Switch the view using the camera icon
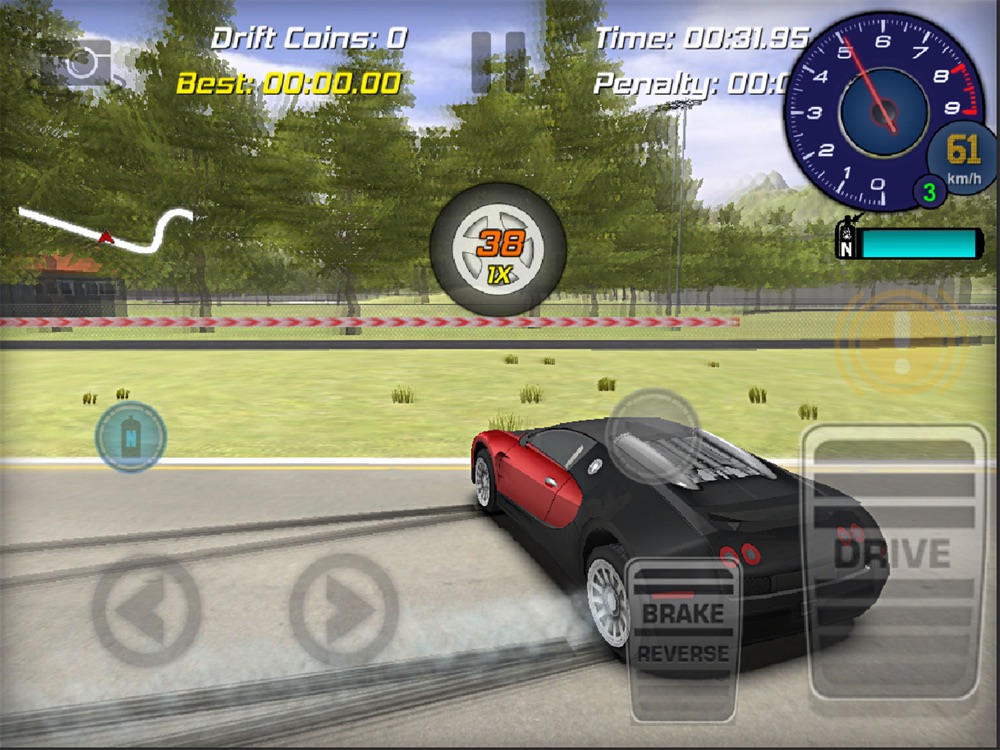 point(82,64)
